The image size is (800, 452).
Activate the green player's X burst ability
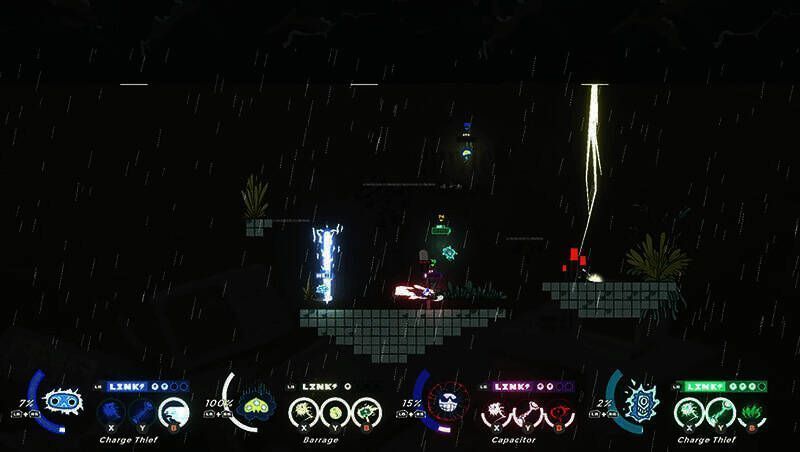tap(688, 411)
